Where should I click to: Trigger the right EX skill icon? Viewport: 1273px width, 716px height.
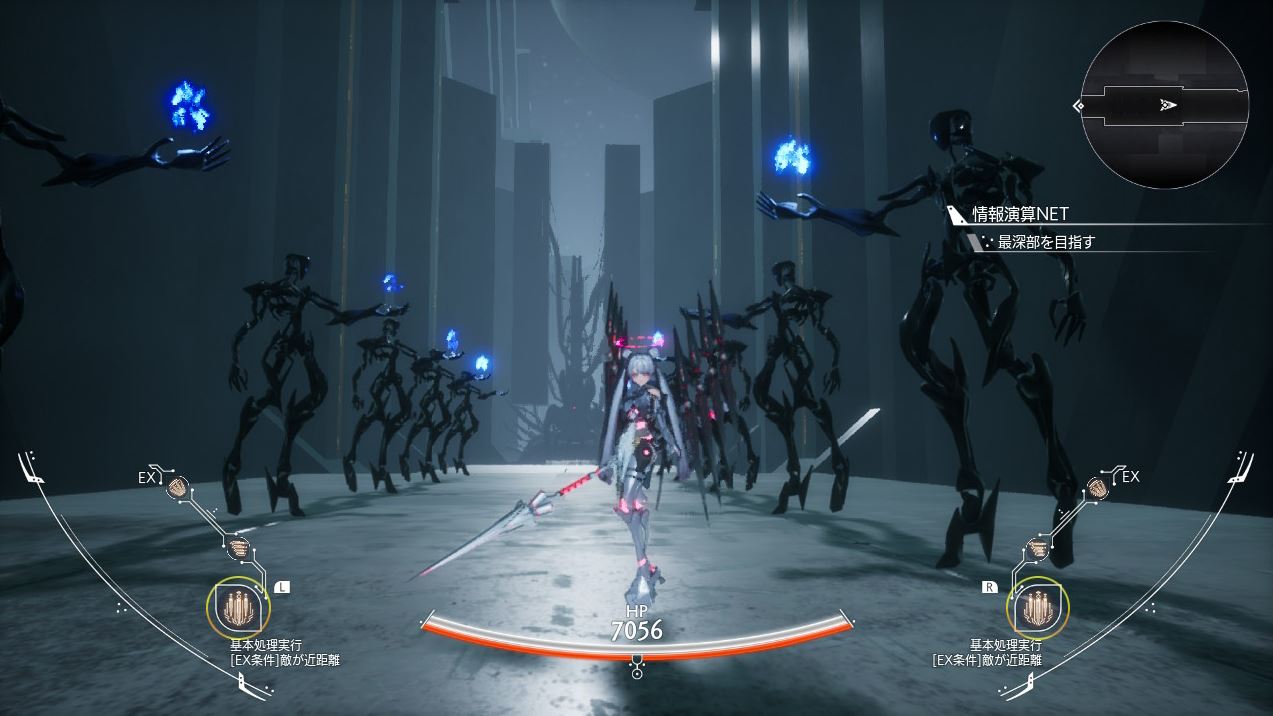1096,487
